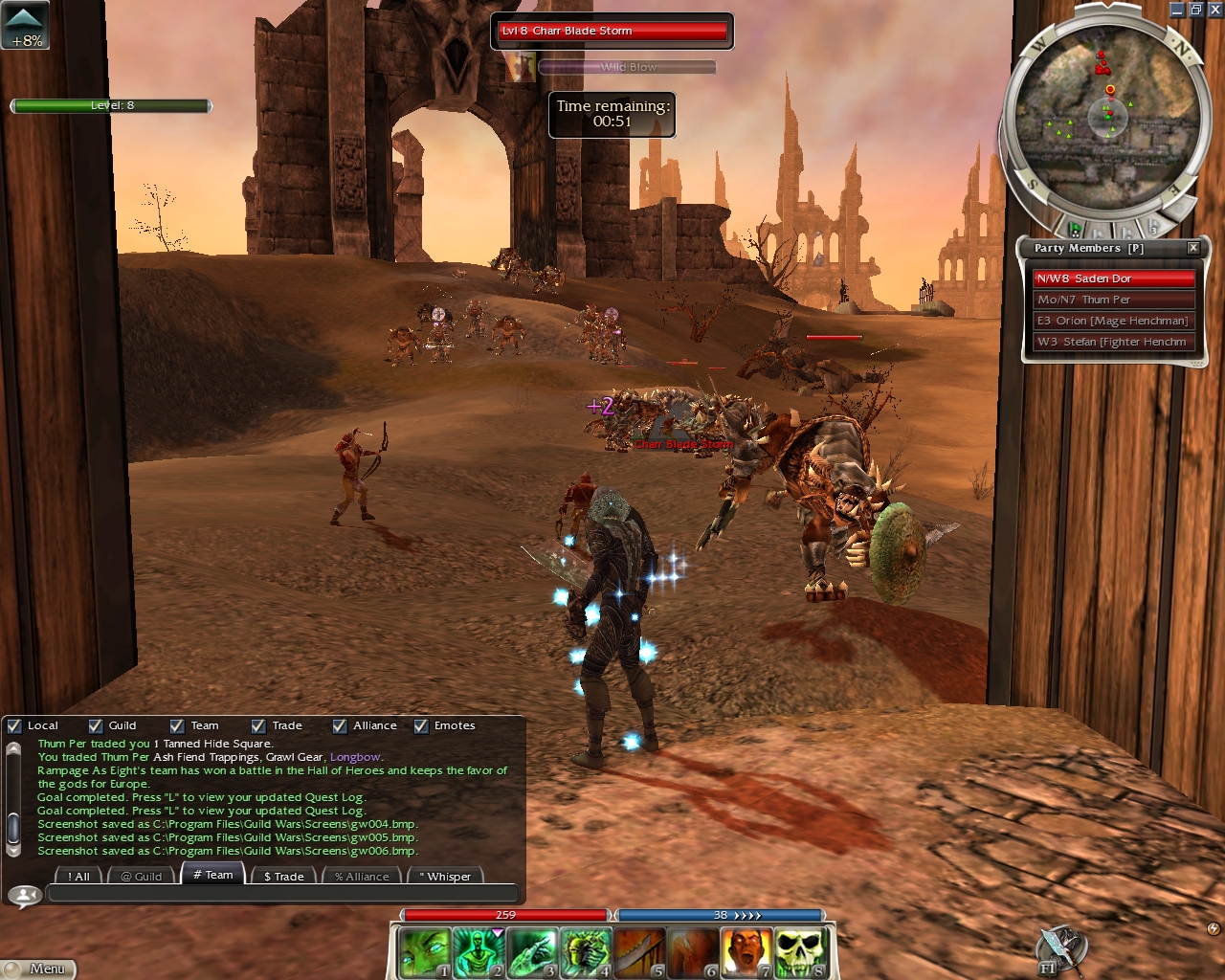Screen dimensions: 1225x980
Task: Uncheck the Emotes chat filter
Action: [421, 725]
